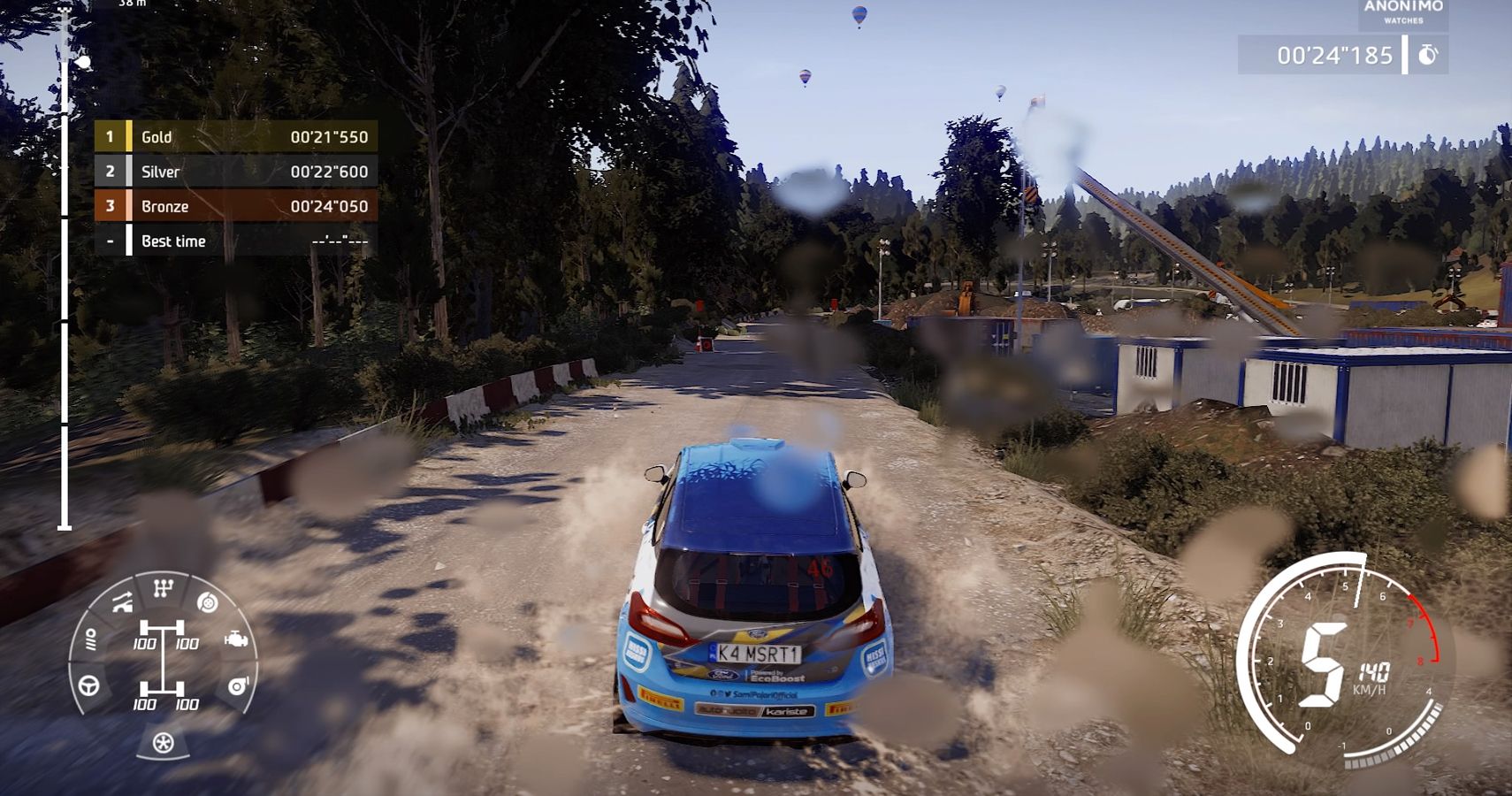Expand the Gold medal time row

point(239,137)
